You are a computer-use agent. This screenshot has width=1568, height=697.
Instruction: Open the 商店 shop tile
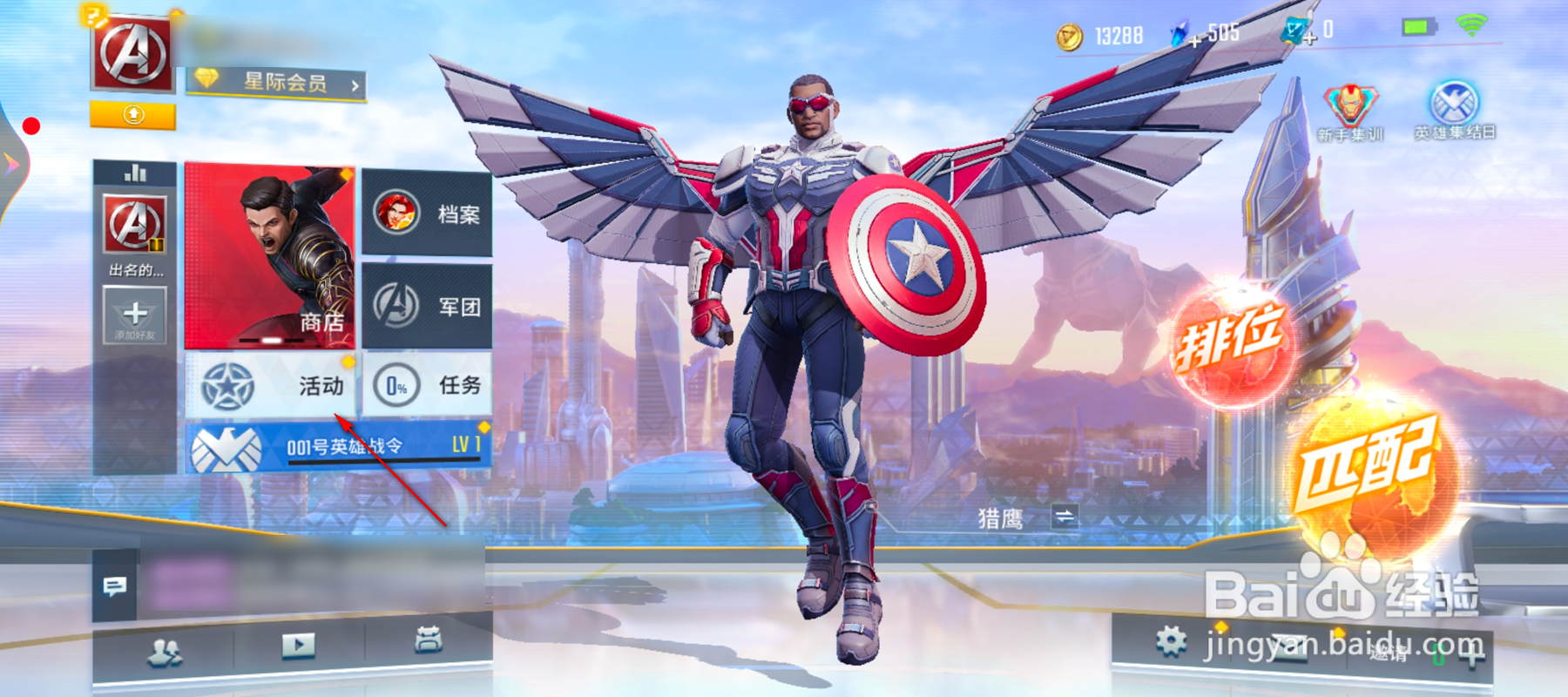point(269,255)
